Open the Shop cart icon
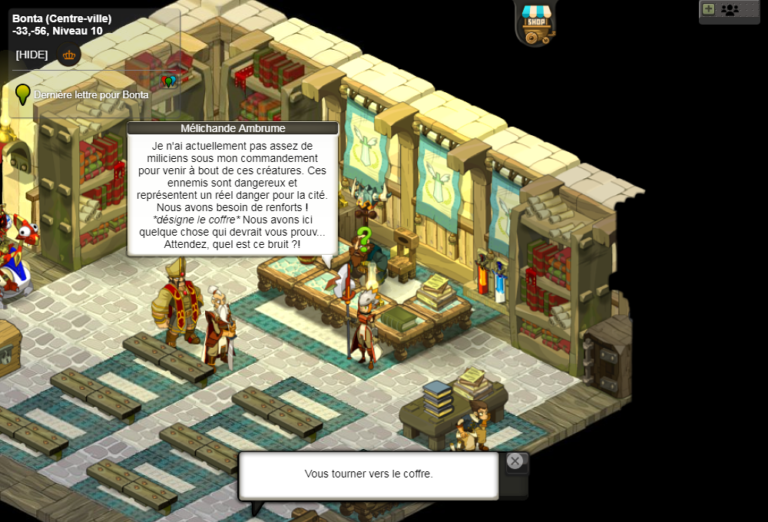Image resolution: width=768 pixels, height=522 pixels. pyautogui.click(x=538, y=23)
